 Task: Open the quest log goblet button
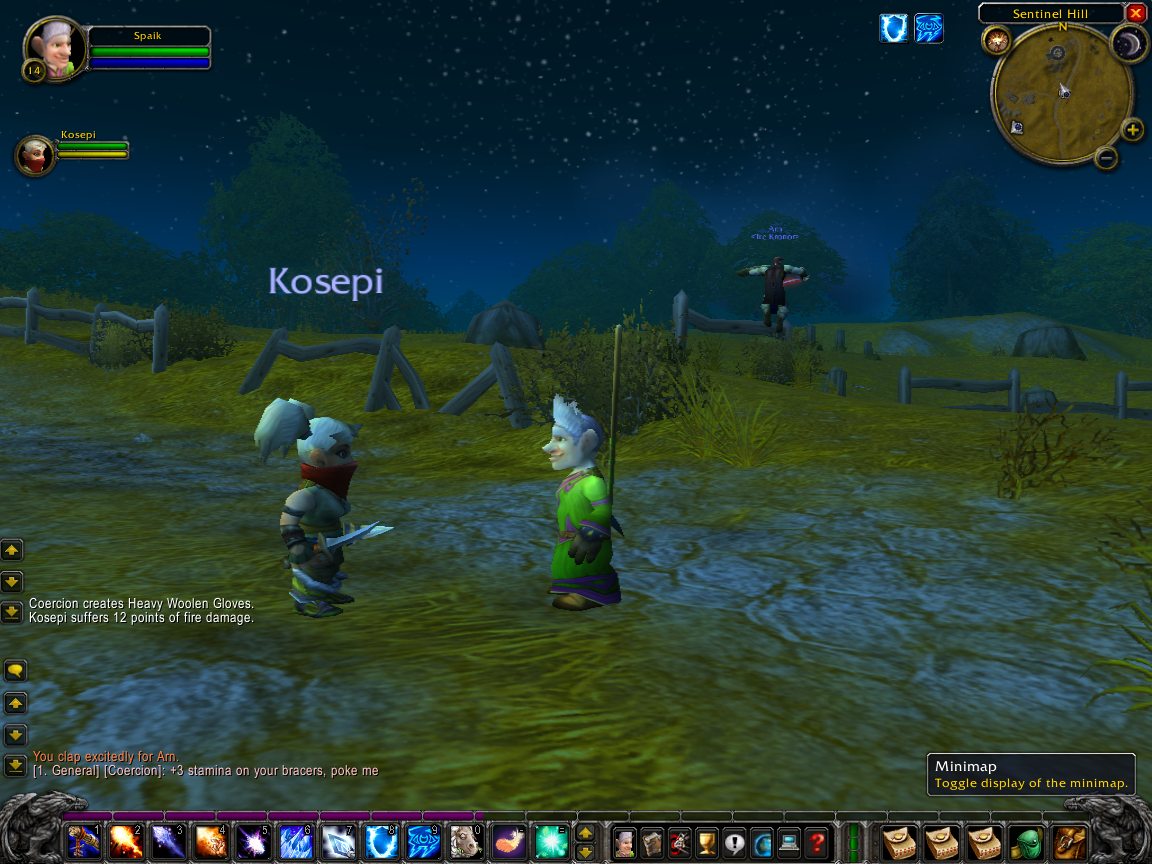[x=707, y=842]
